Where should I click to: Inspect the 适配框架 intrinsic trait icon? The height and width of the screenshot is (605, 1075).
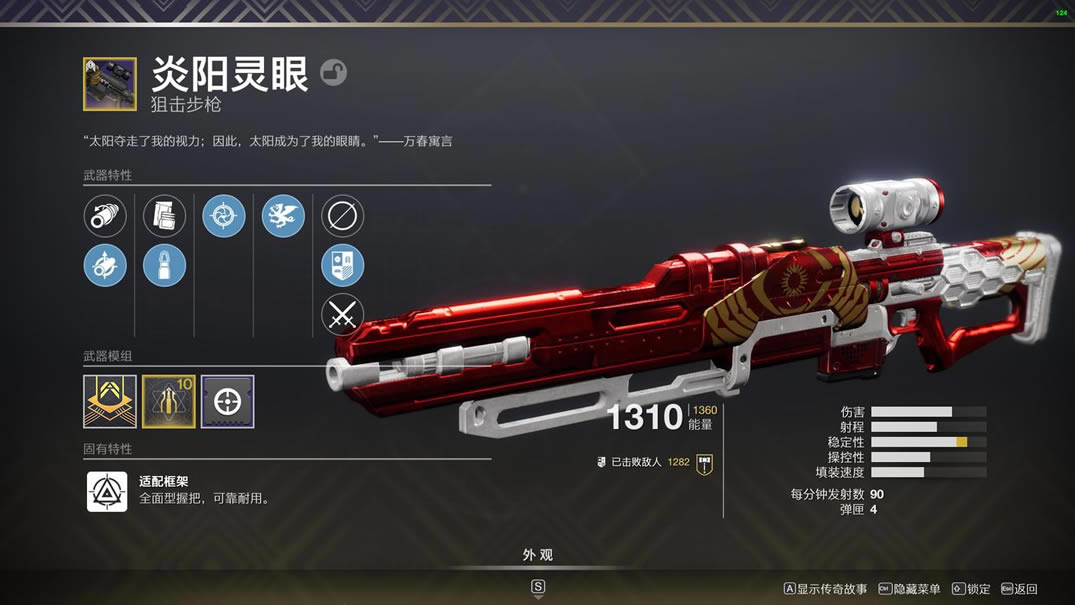pyautogui.click(x=107, y=491)
